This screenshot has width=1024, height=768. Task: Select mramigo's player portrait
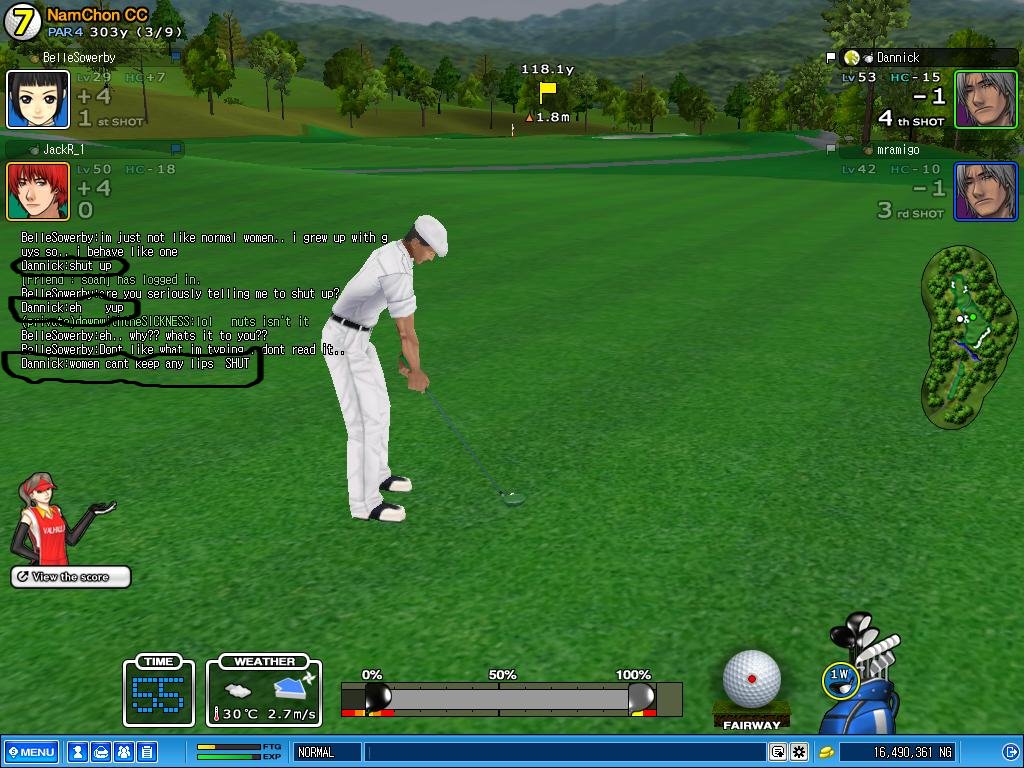[985, 191]
